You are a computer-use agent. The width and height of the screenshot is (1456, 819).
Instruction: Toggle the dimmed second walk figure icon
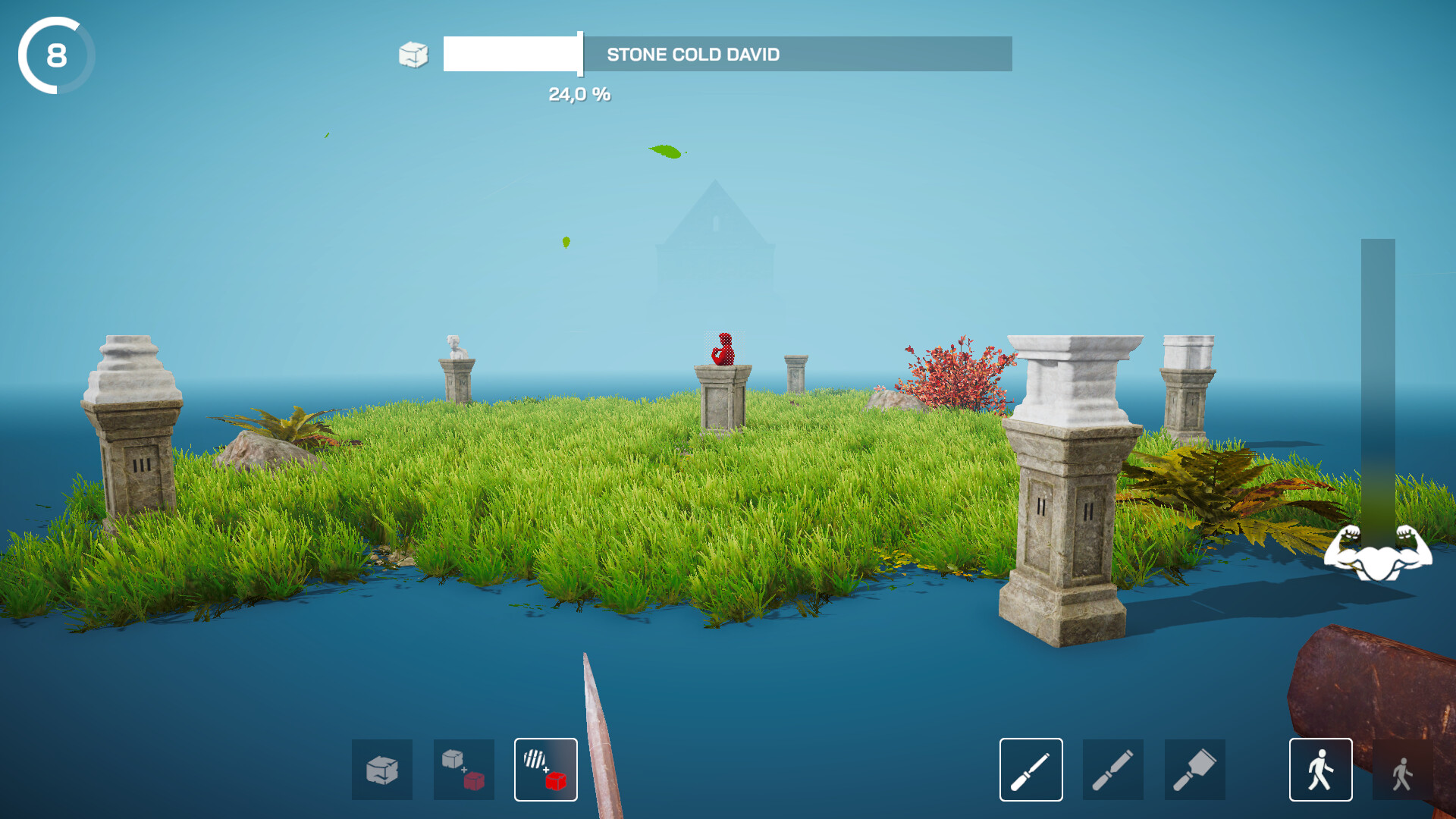[1401, 770]
